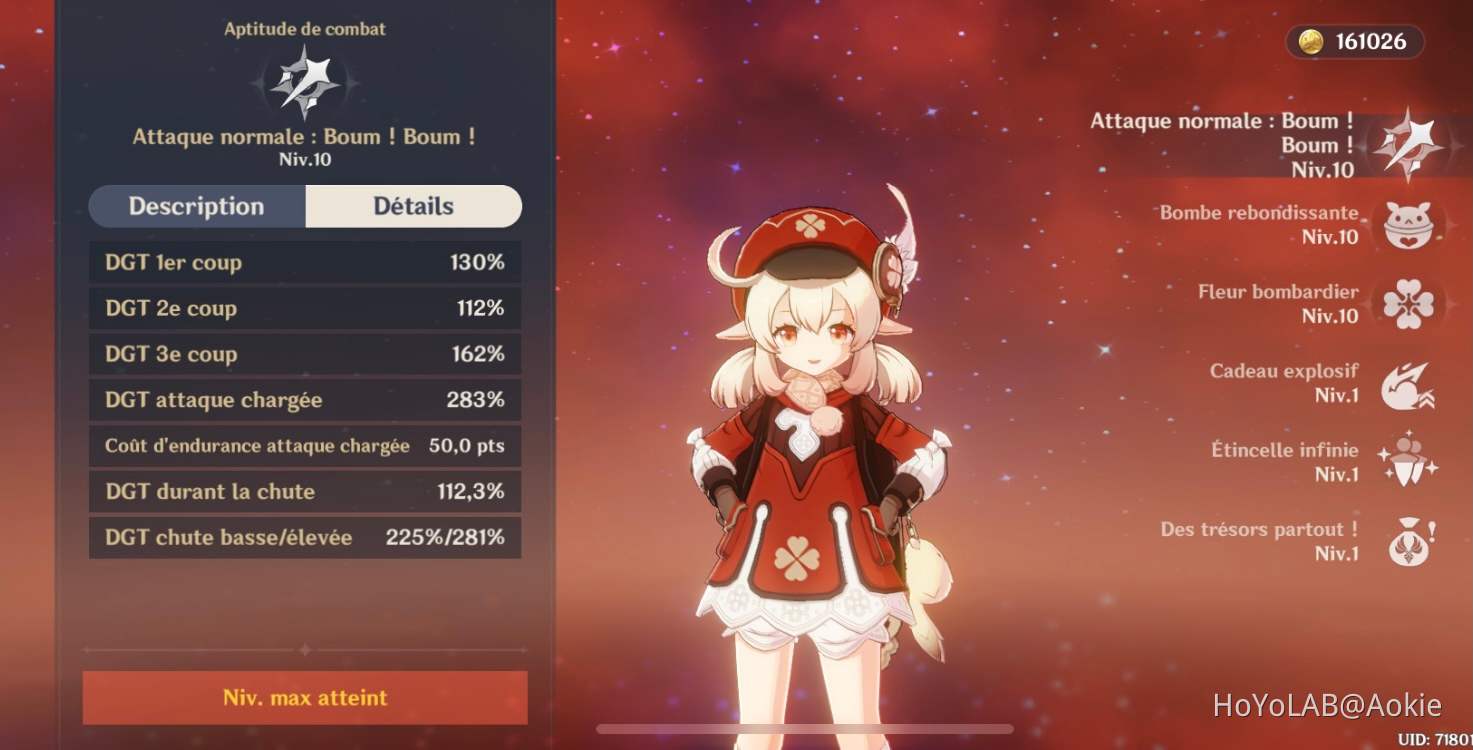Click the Aptitude de combat talent emblem
This screenshot has width=1473, height=750.
305,86
